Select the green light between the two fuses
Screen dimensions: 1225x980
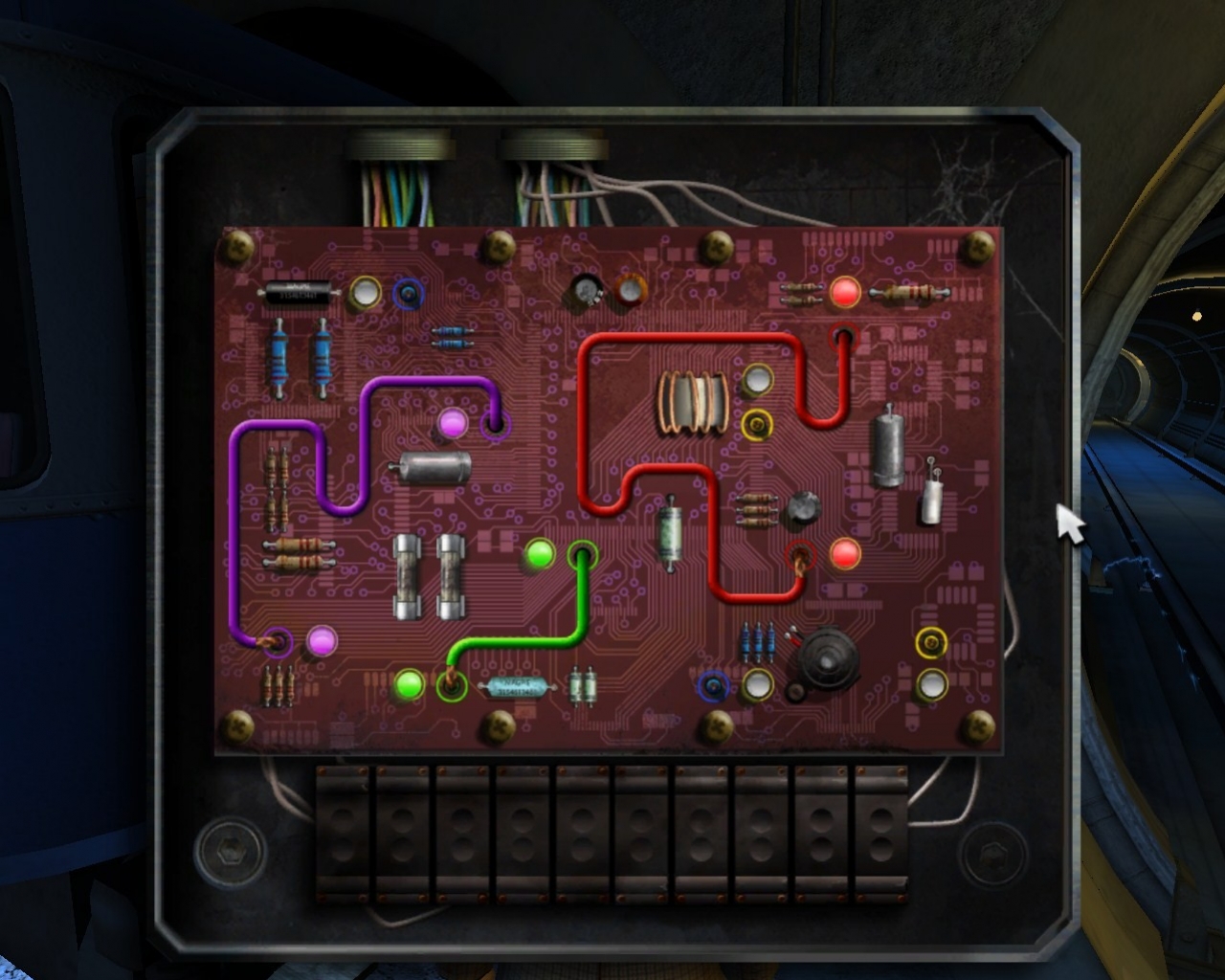pos(538,552)
